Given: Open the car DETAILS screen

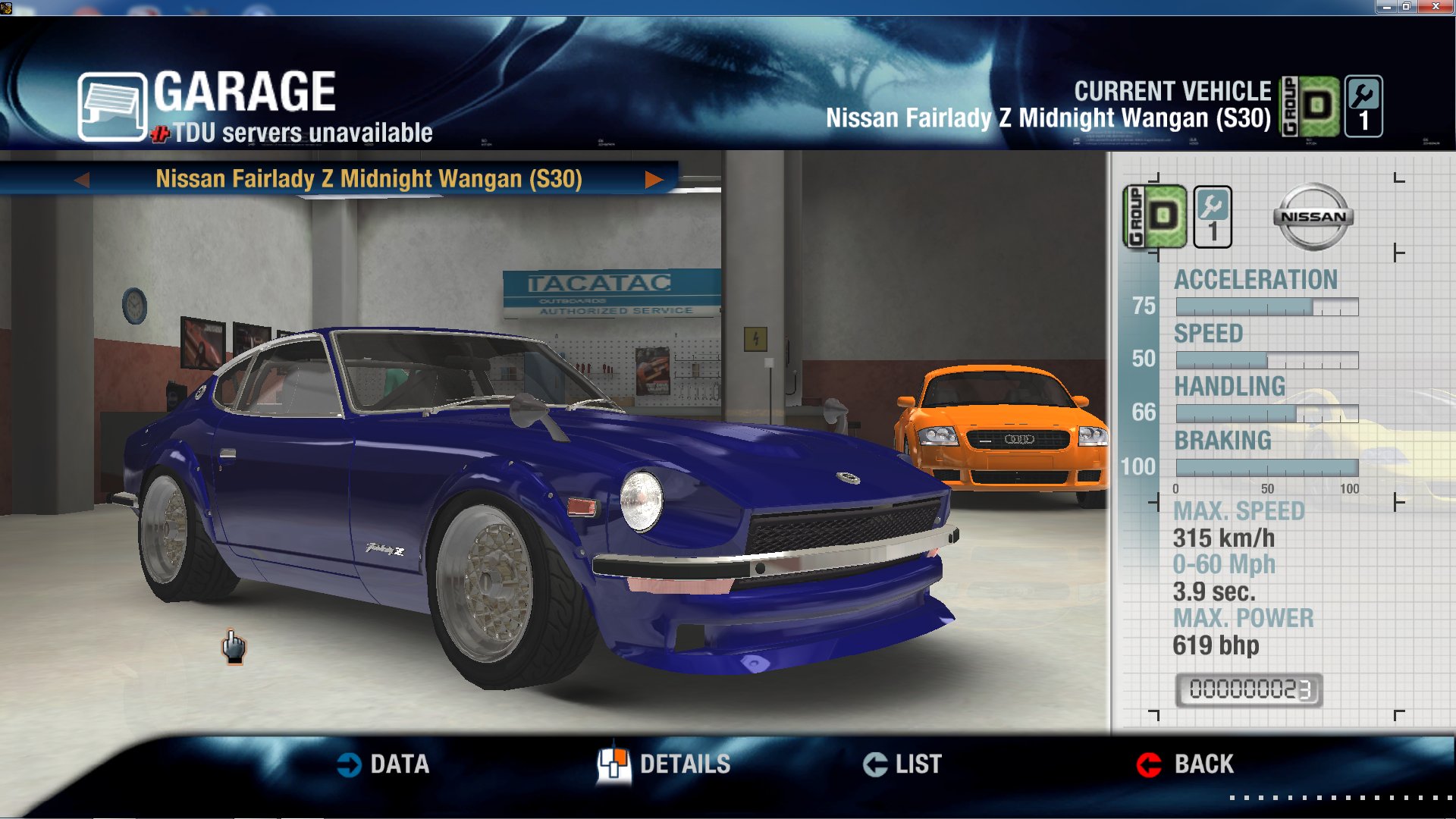Looking at the screenshot, I should tap(664, 764).
